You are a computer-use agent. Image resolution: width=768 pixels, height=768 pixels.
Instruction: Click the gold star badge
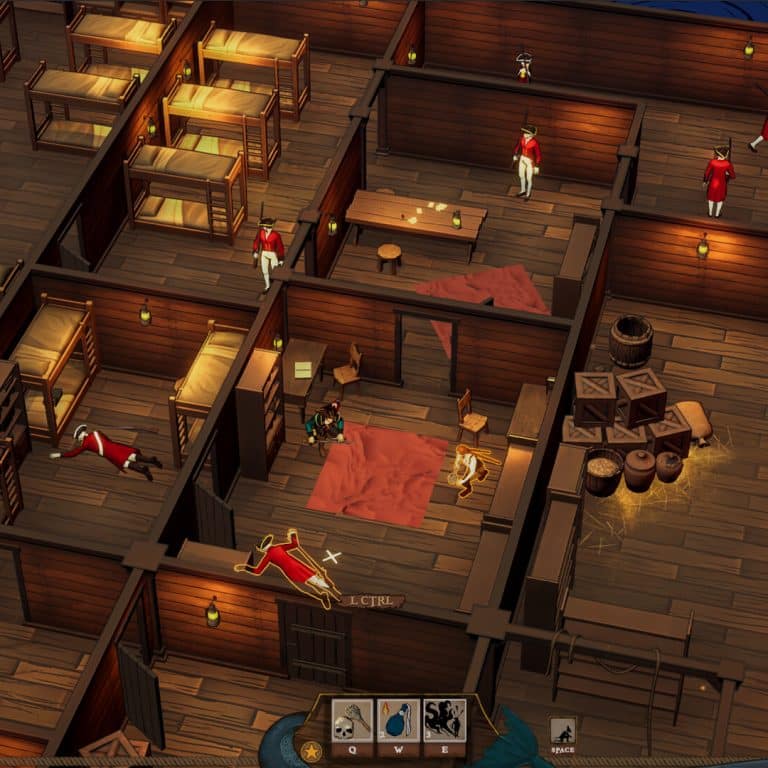(x=311, y=749)
